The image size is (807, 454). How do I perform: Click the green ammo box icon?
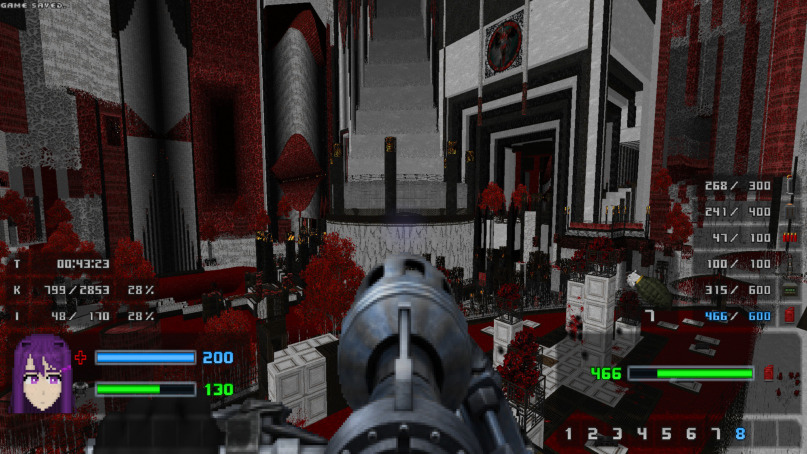[x=789, y=290]
